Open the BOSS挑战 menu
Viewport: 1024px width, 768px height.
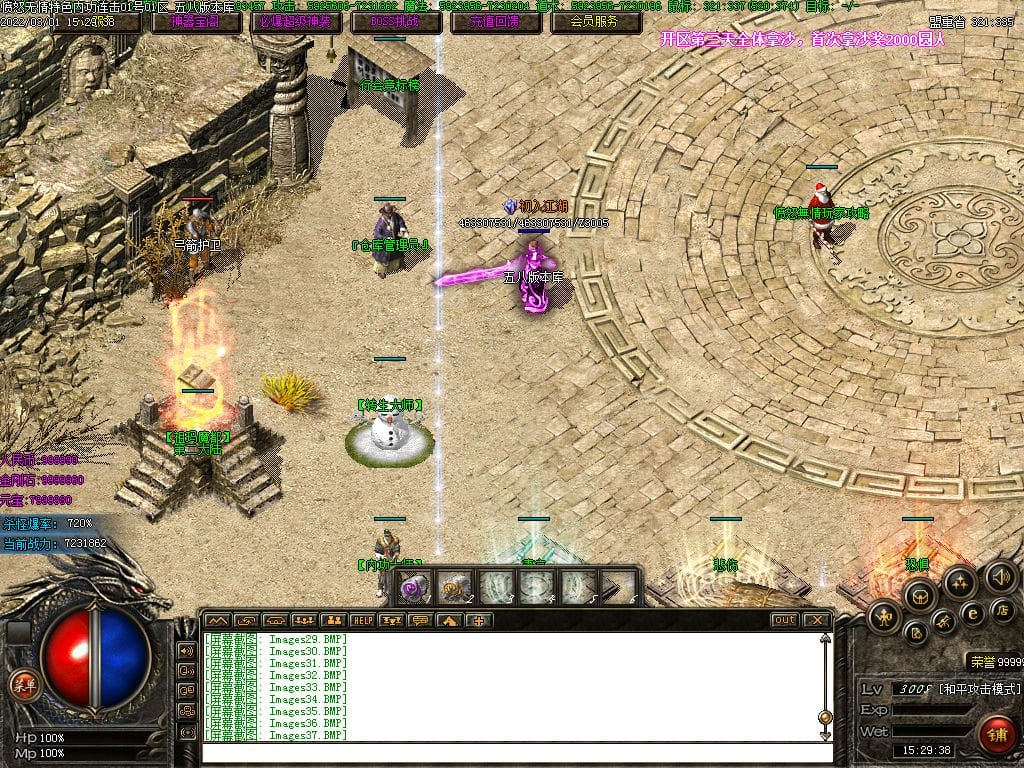pos(396,21)
